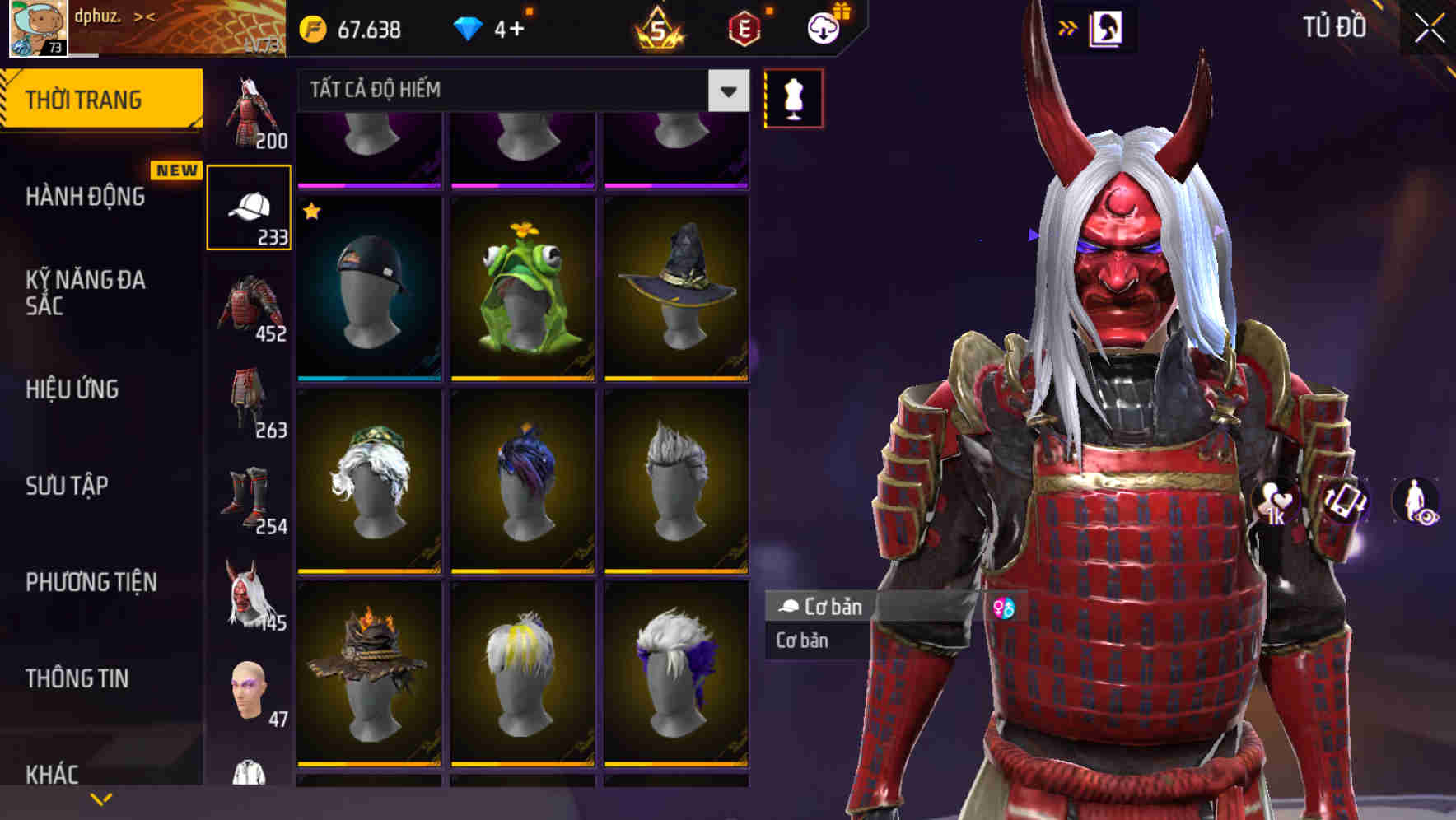Toggle the favorite star on the black cap item
This screenshot has height=820, width=1456.
coord(310,212)
